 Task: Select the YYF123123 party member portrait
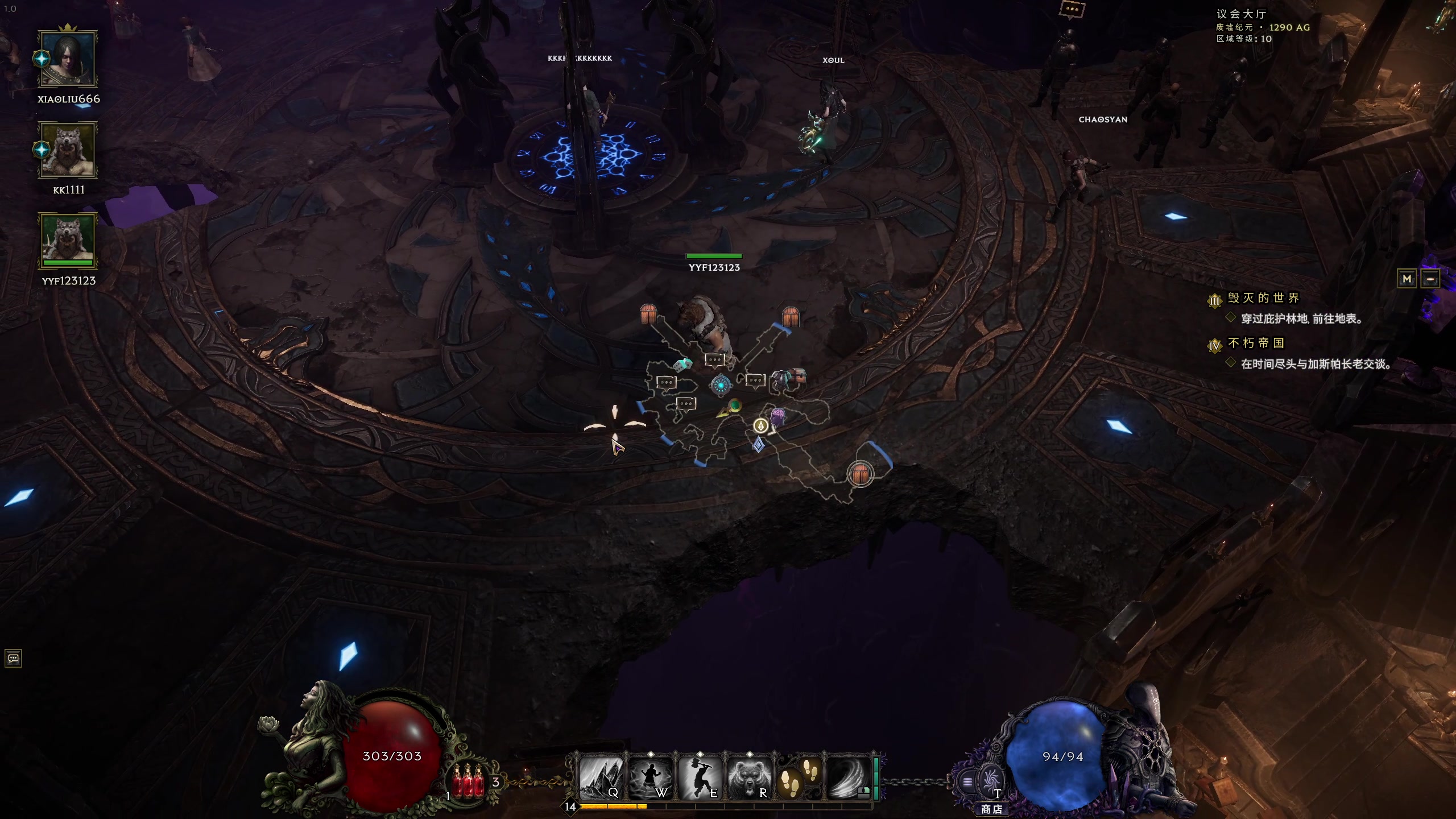pos(68,241)
